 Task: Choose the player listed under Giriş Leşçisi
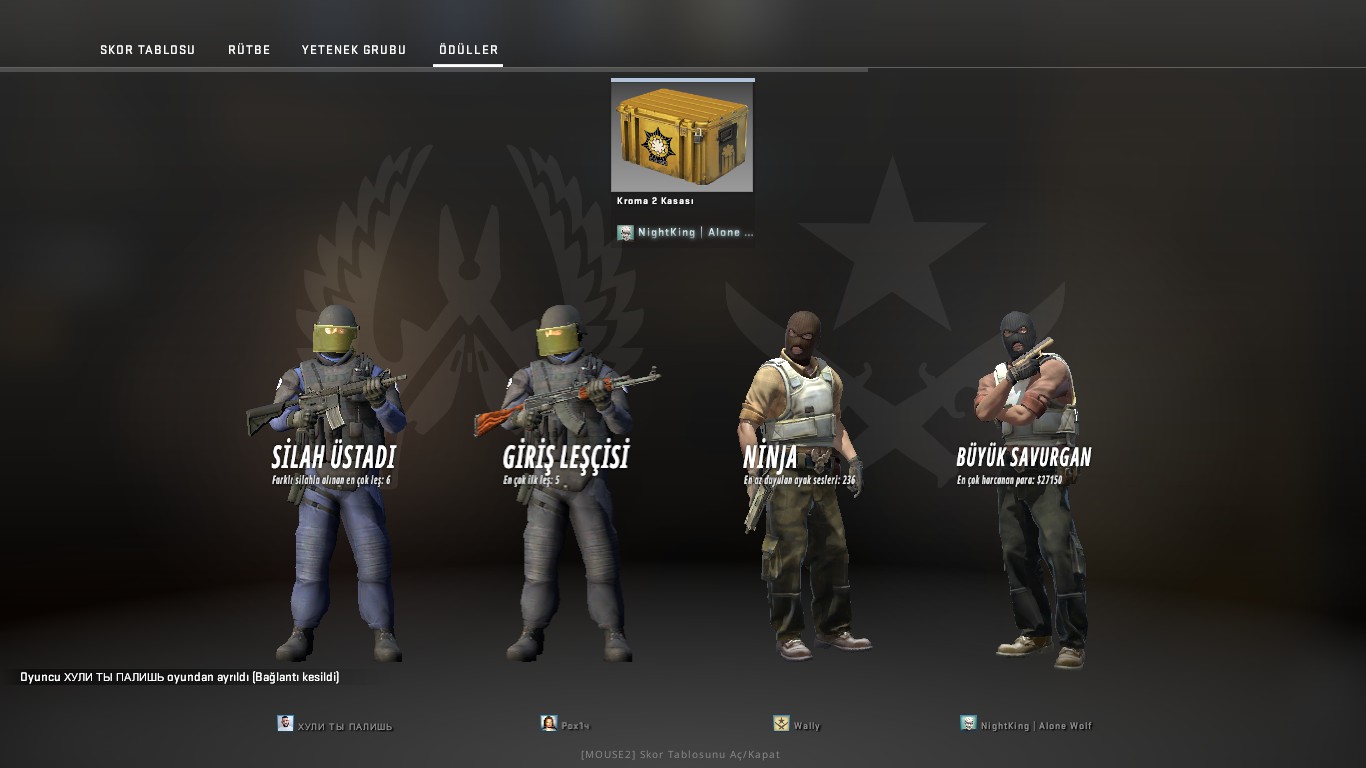pyautogui.click(x=574, y=726)
